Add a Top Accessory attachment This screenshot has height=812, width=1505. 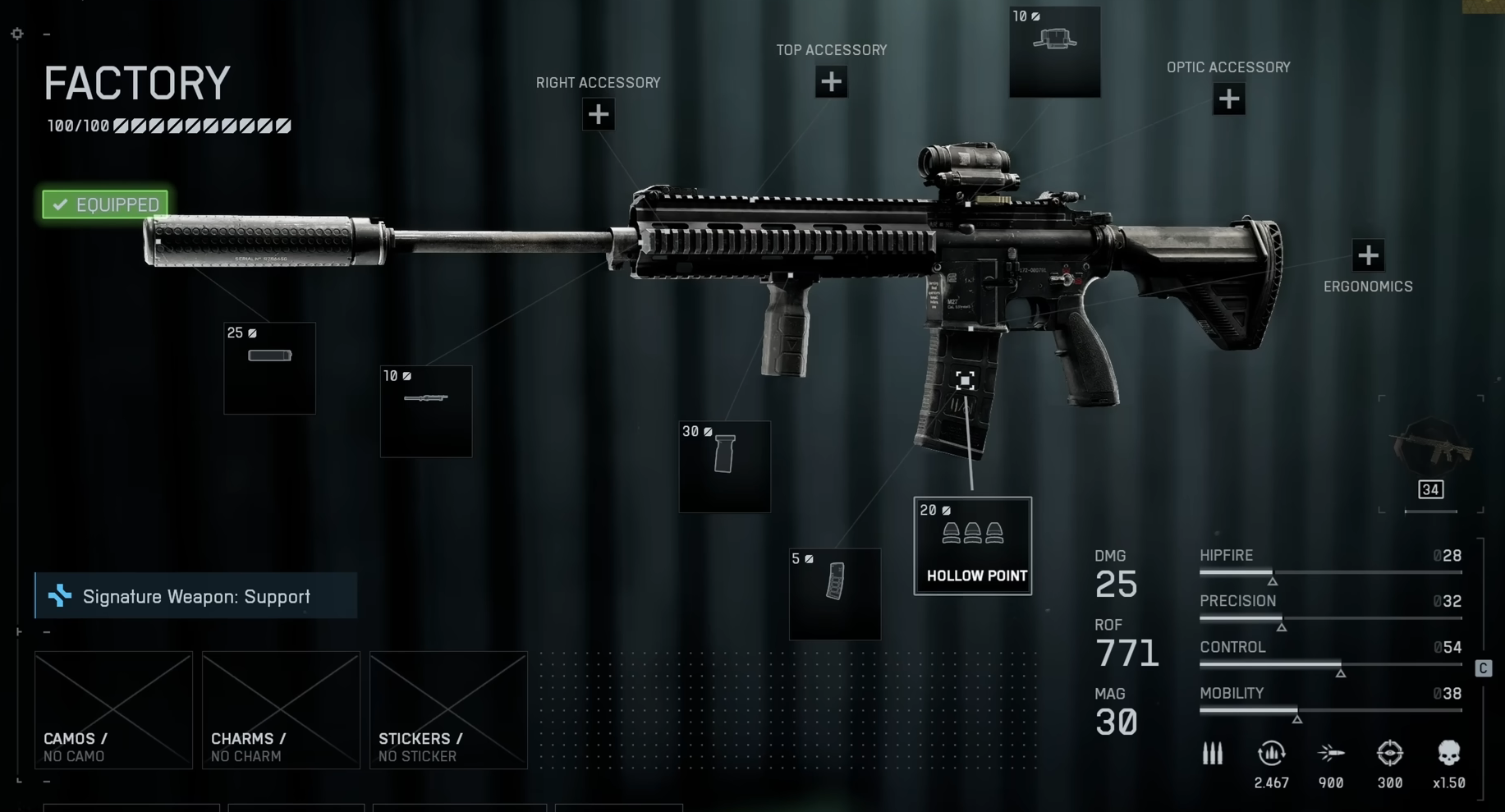[x=831, y=82]
